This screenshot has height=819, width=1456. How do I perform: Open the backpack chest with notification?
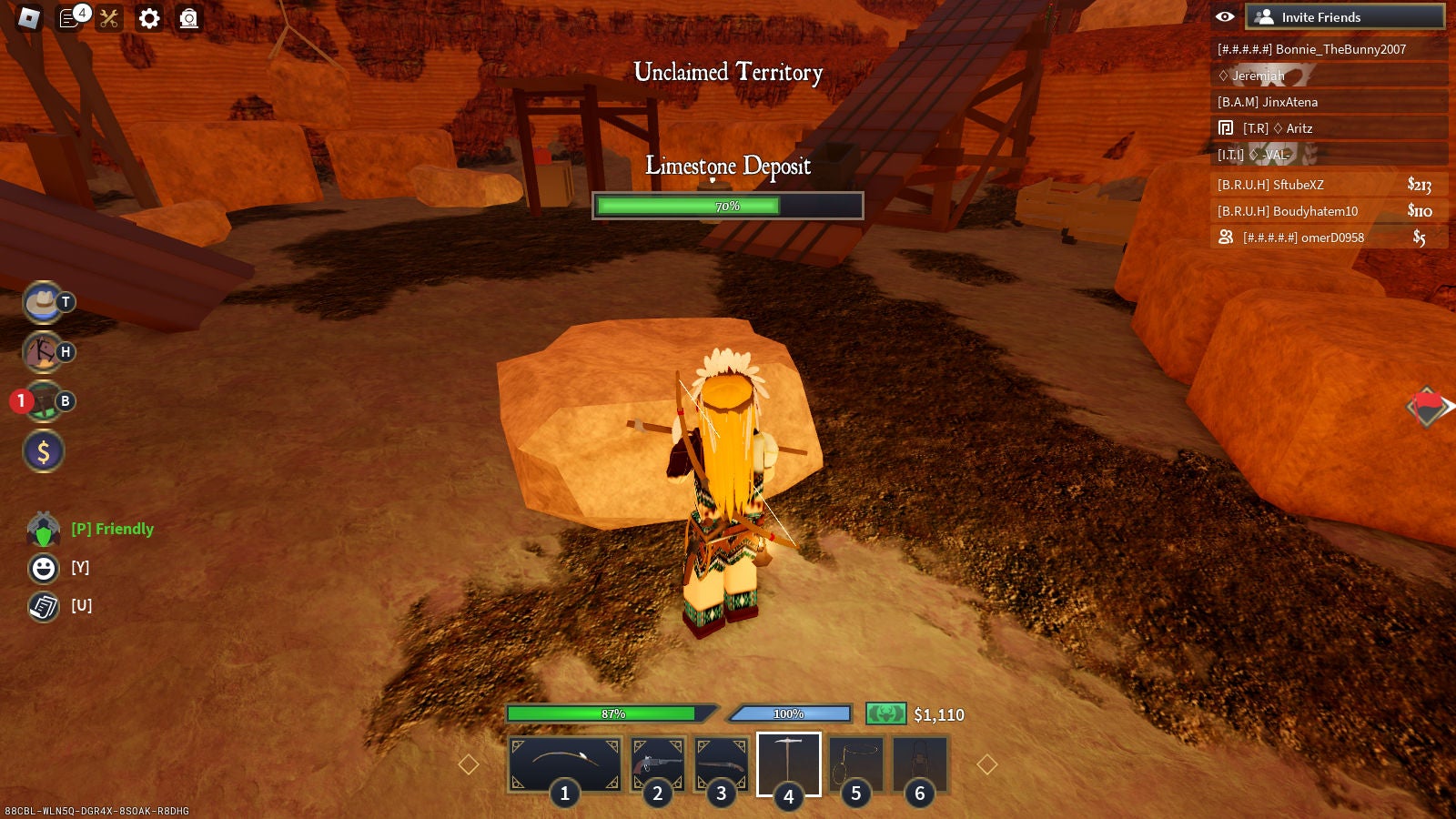pyautogui.click(x=43, y=401)
